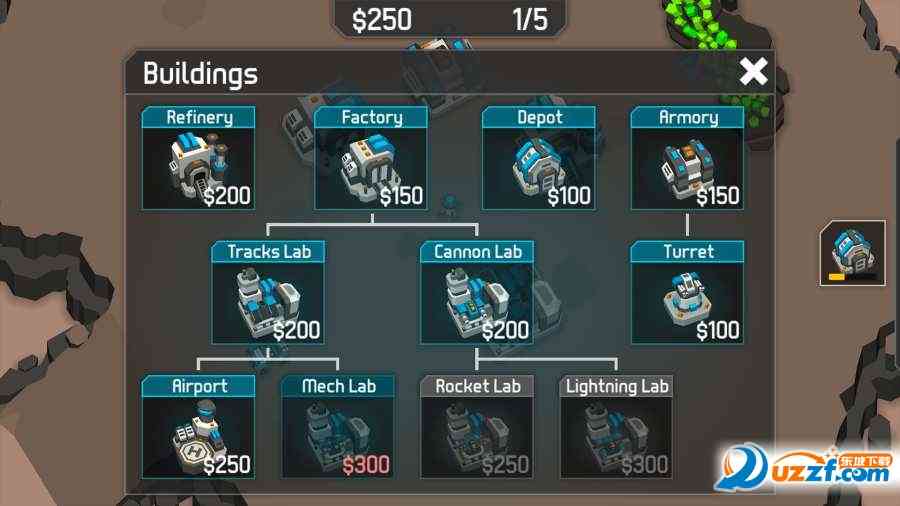The width and height of the screenshot is (900, 506).
Task: Close the Buildings panel
Action: pyautogui.click(x=753, y=72)
